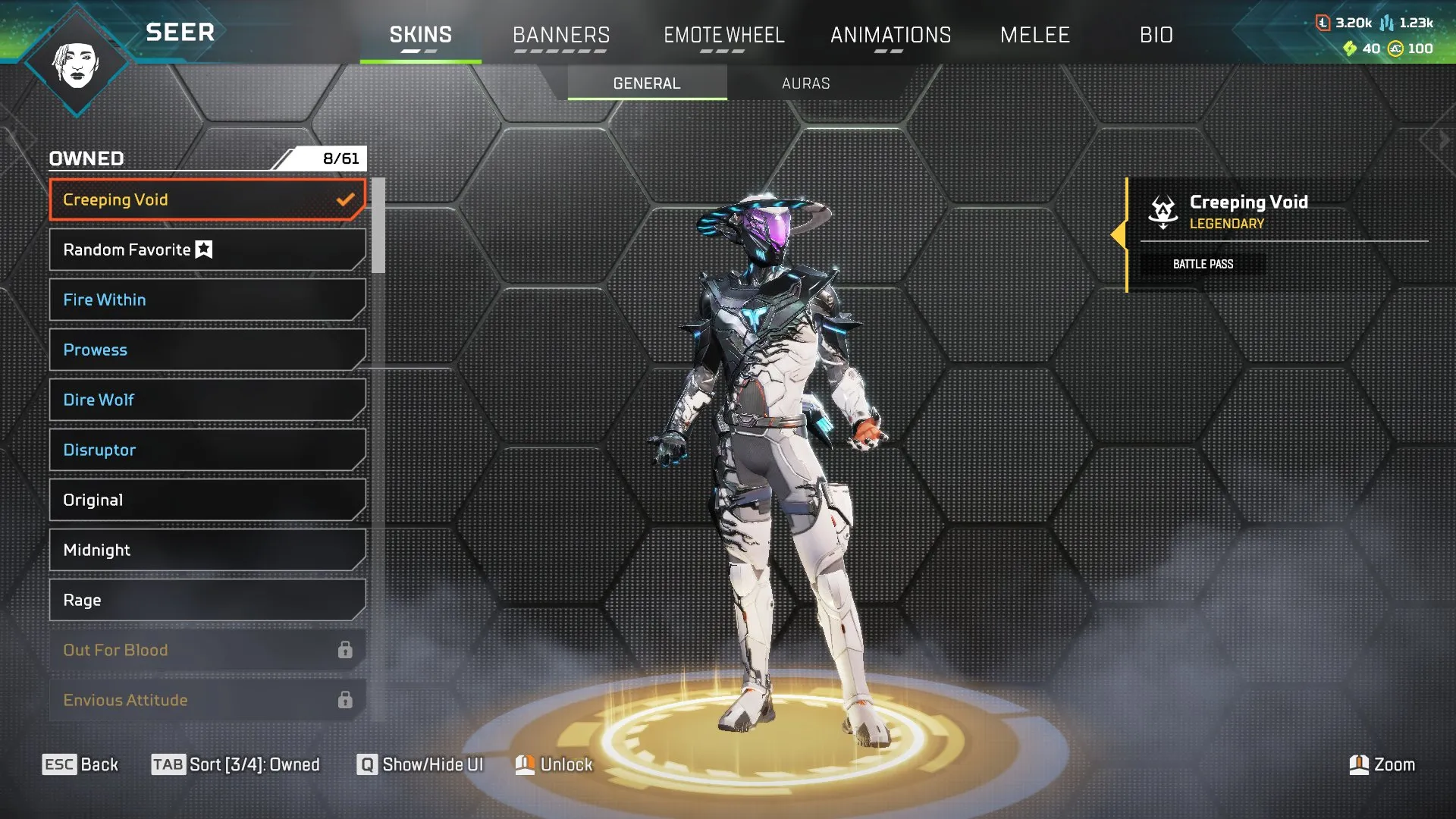Click Back to exit the skins menu

tap(80, 764)
